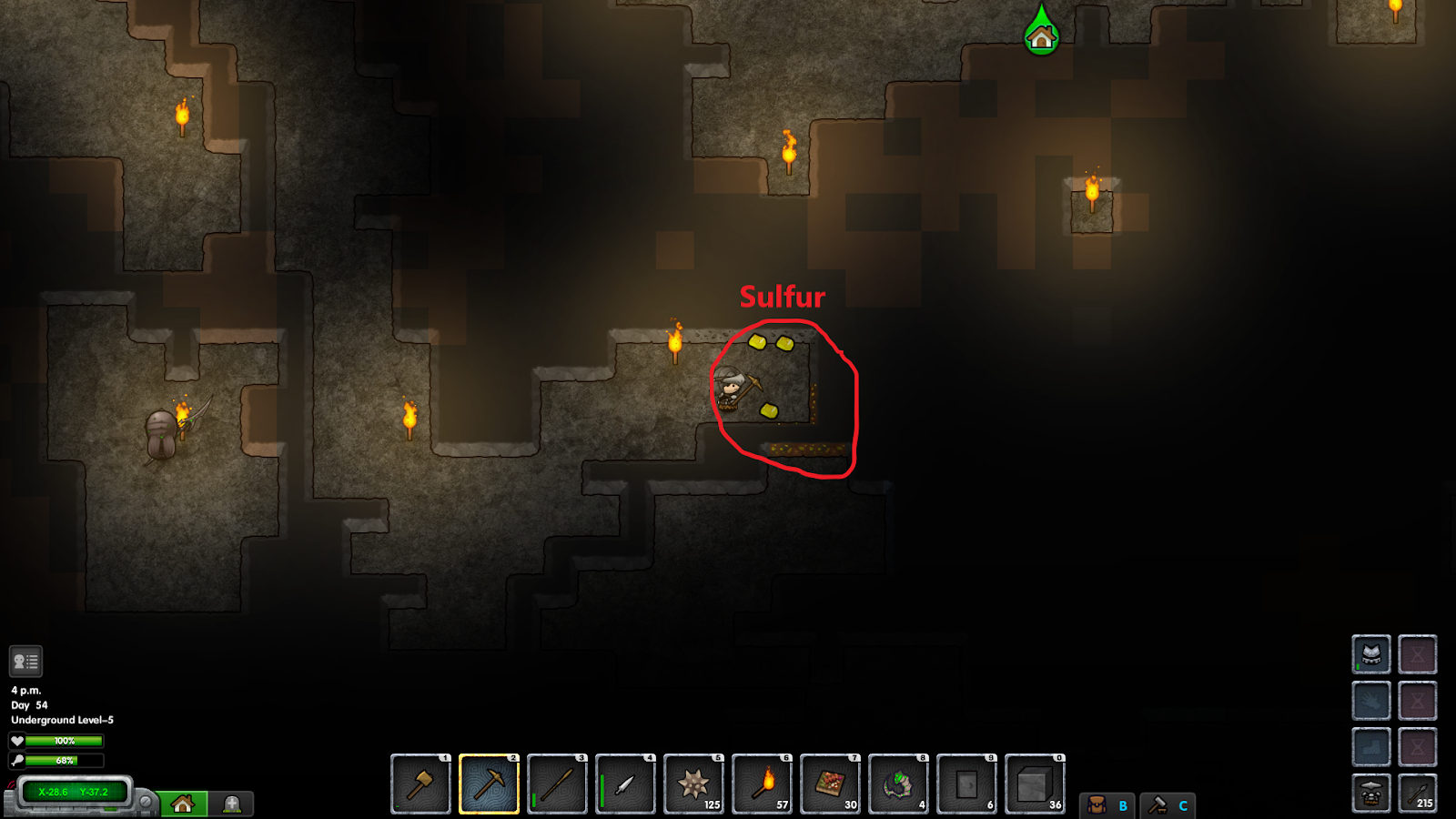1456x819 pixels.
Task: Select the spiked ball stack of 125
Action: (x=693, y=784)
